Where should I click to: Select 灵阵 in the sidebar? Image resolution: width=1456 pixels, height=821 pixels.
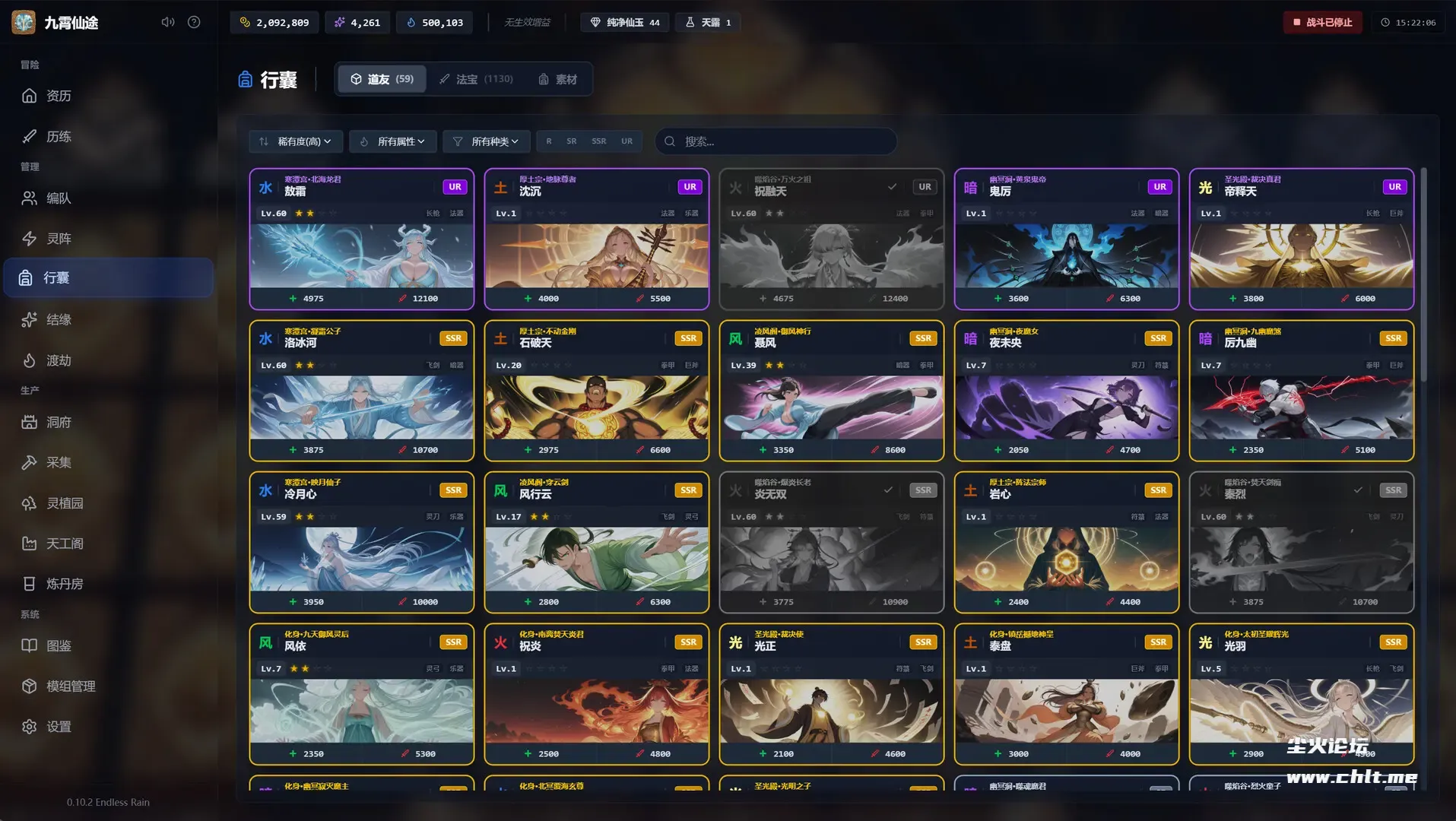tap(58, 239)
